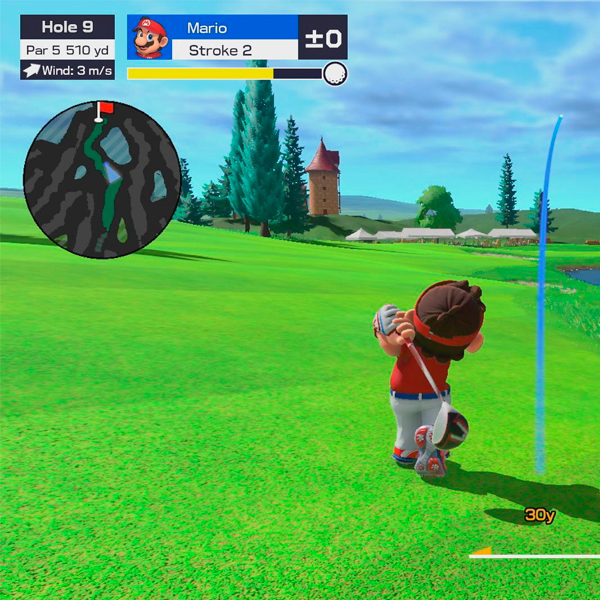Click Mario's player portrait icon

151,38
